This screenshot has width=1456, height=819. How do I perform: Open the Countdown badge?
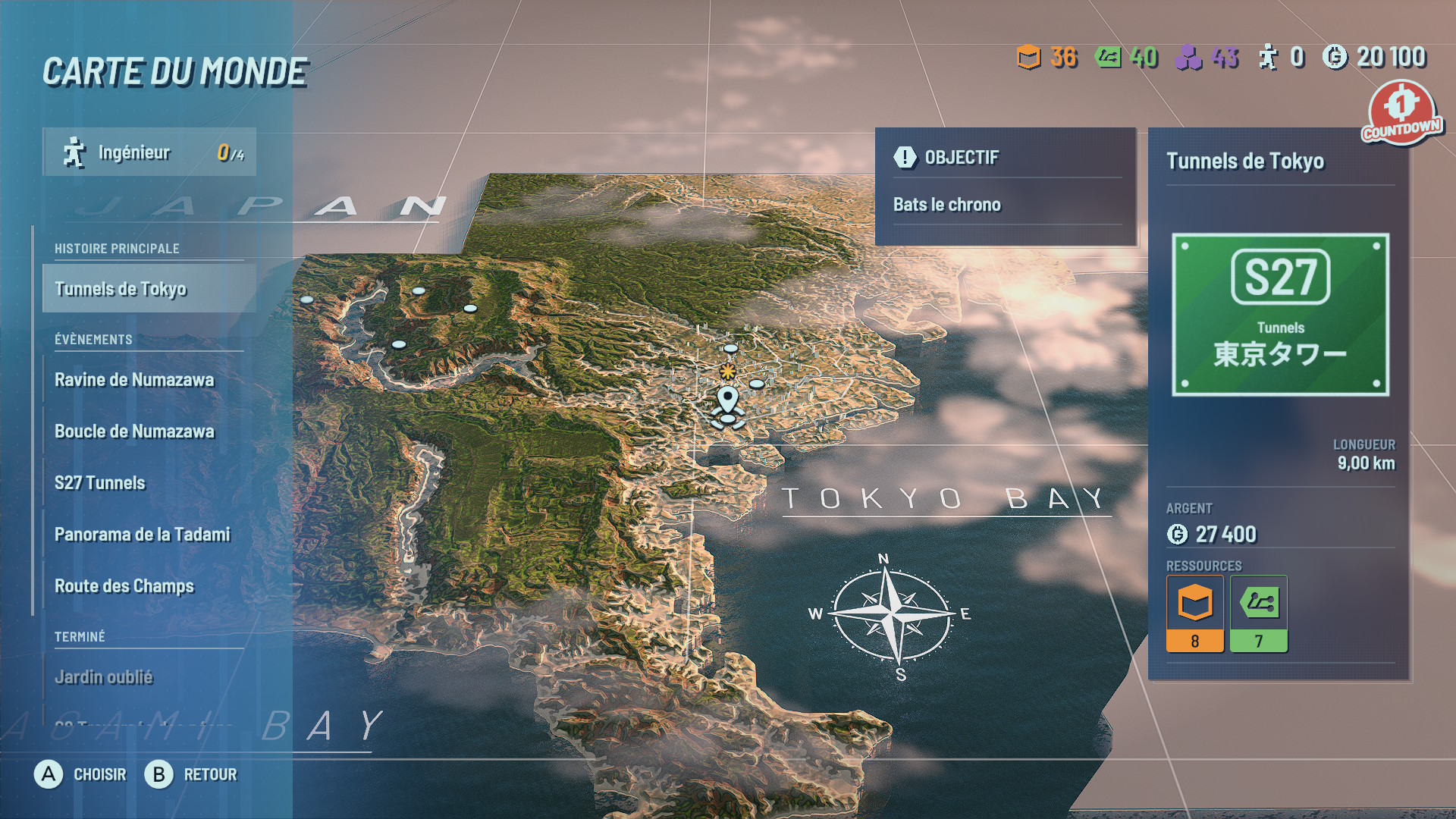click(1401, 112)
